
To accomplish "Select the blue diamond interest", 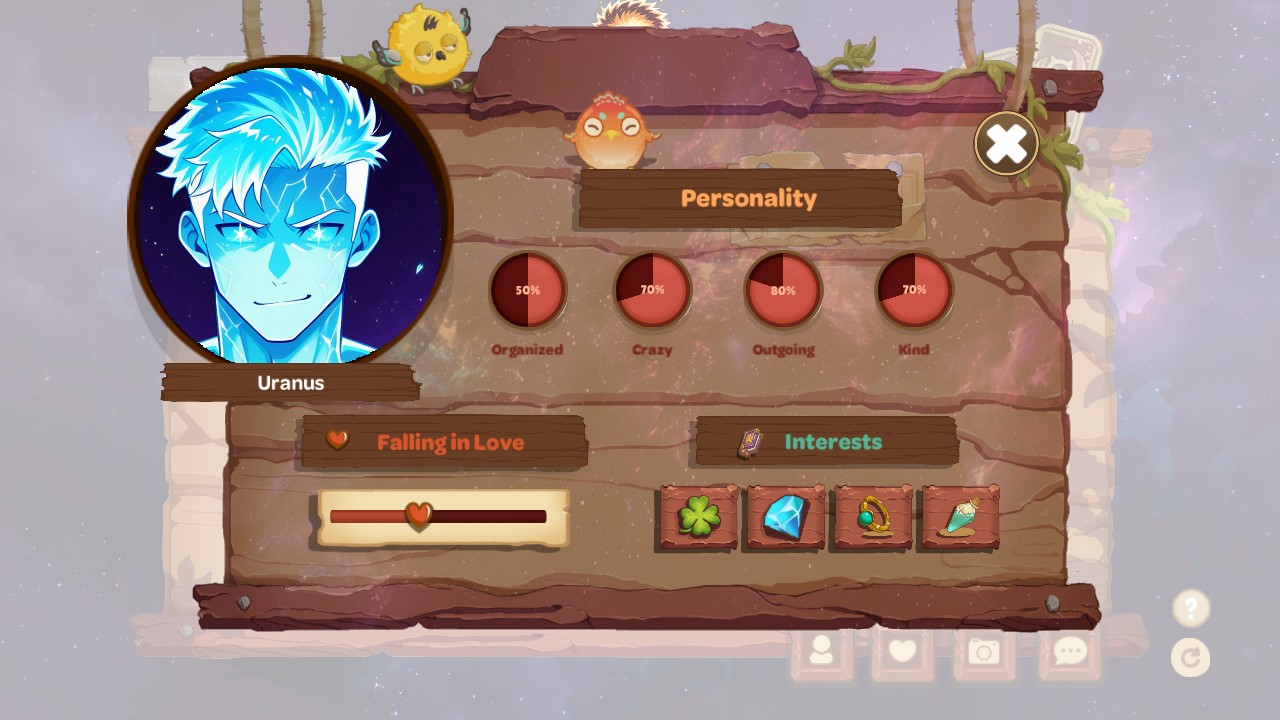I will click(x=785, y=517).
